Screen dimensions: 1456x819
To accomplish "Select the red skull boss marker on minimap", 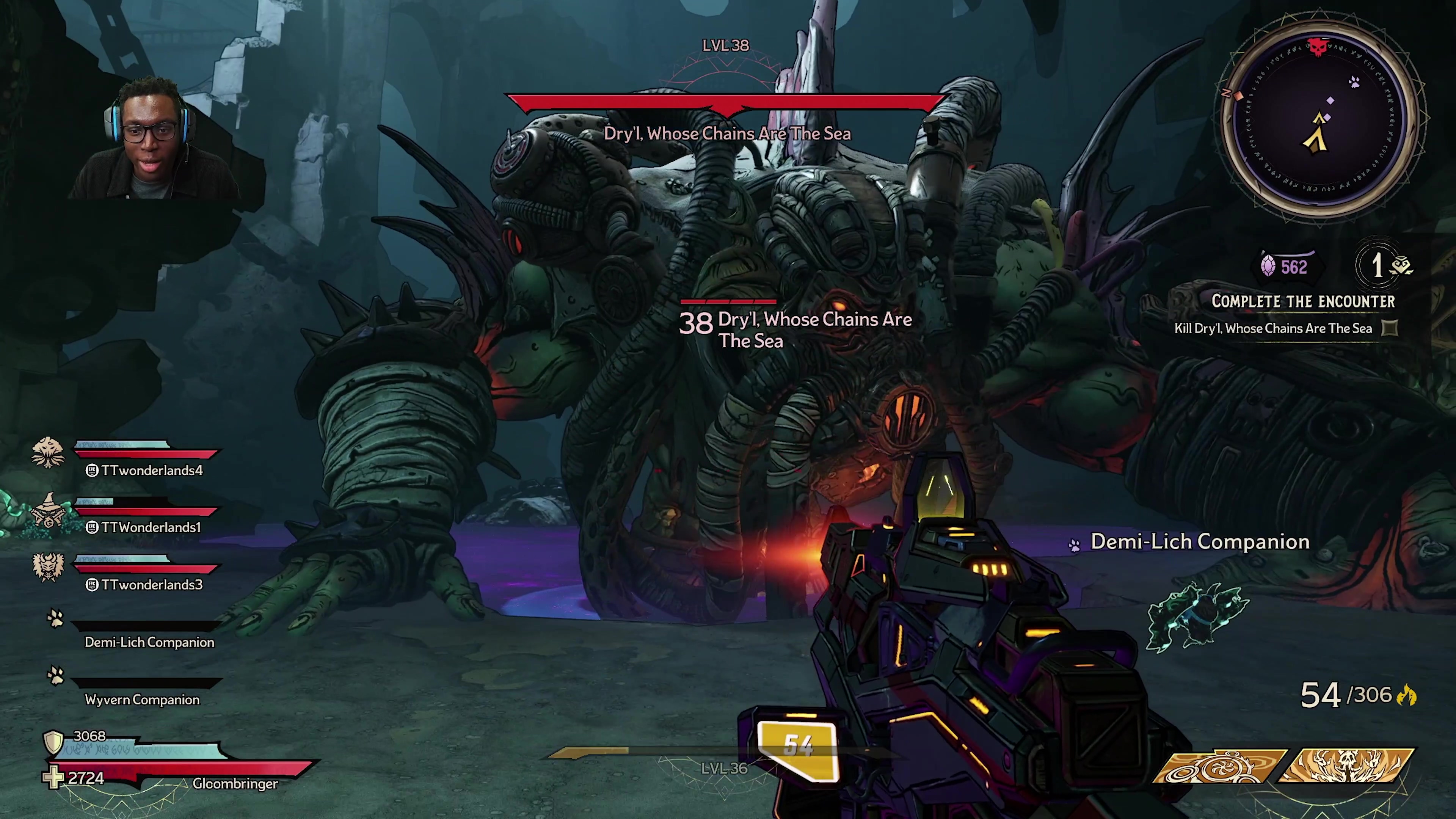I will point(1318,47).
